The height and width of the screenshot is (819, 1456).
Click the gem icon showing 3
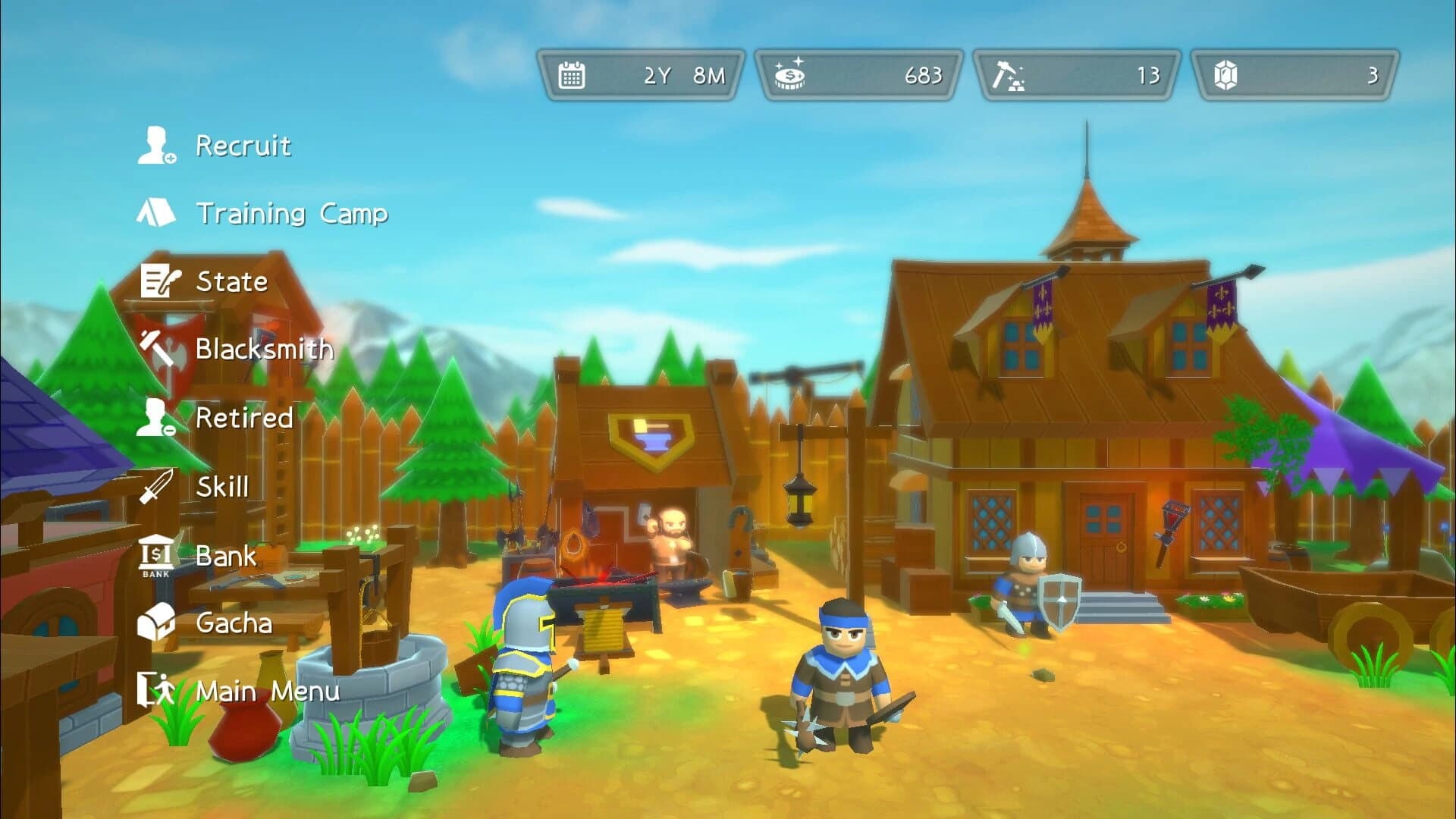(1227, 74)
